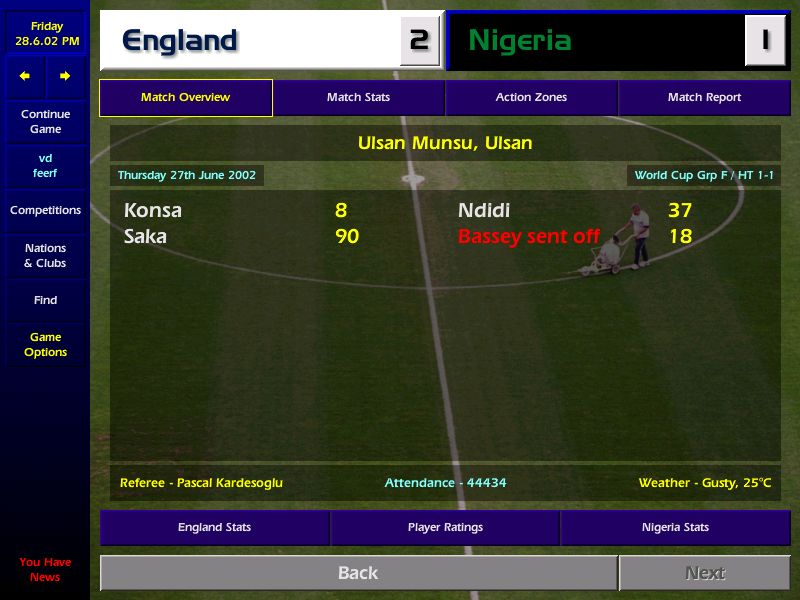Open Nigeria Stats
800x600 pixels.
tap(675, 527)
